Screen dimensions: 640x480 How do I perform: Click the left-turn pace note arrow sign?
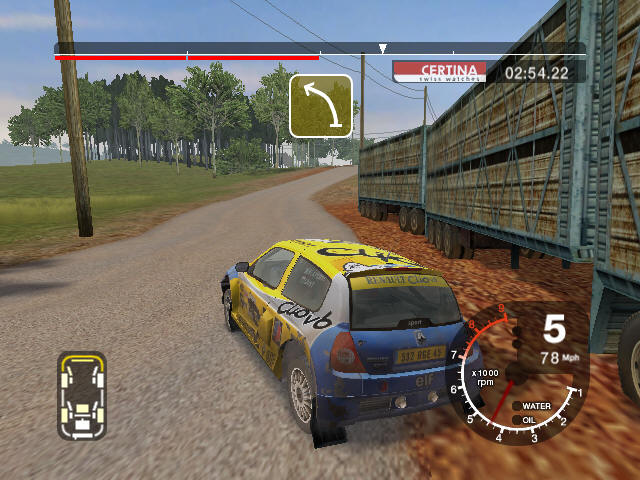point(321,106)
